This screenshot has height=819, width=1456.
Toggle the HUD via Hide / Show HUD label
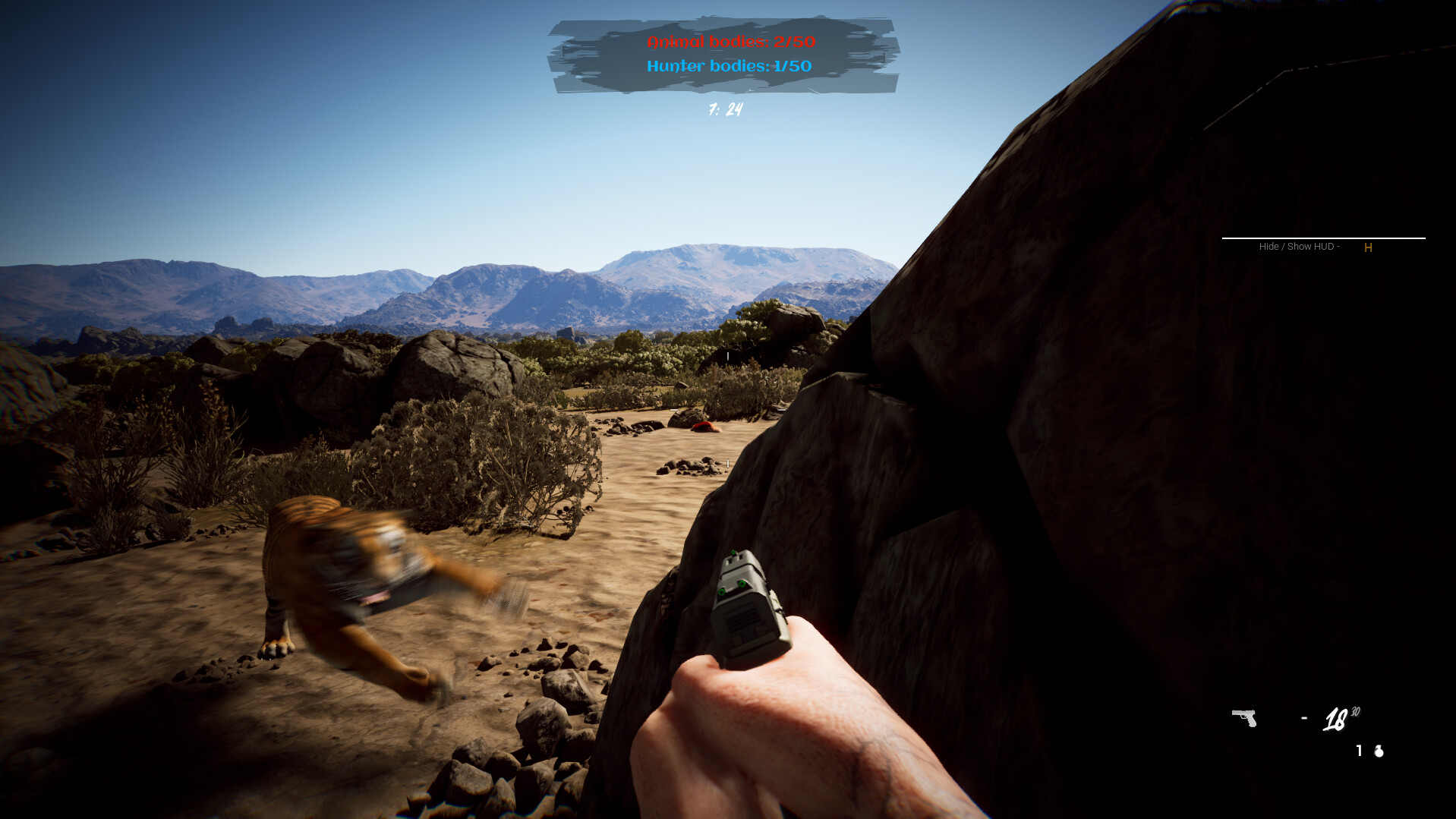tap(1298, 246)
